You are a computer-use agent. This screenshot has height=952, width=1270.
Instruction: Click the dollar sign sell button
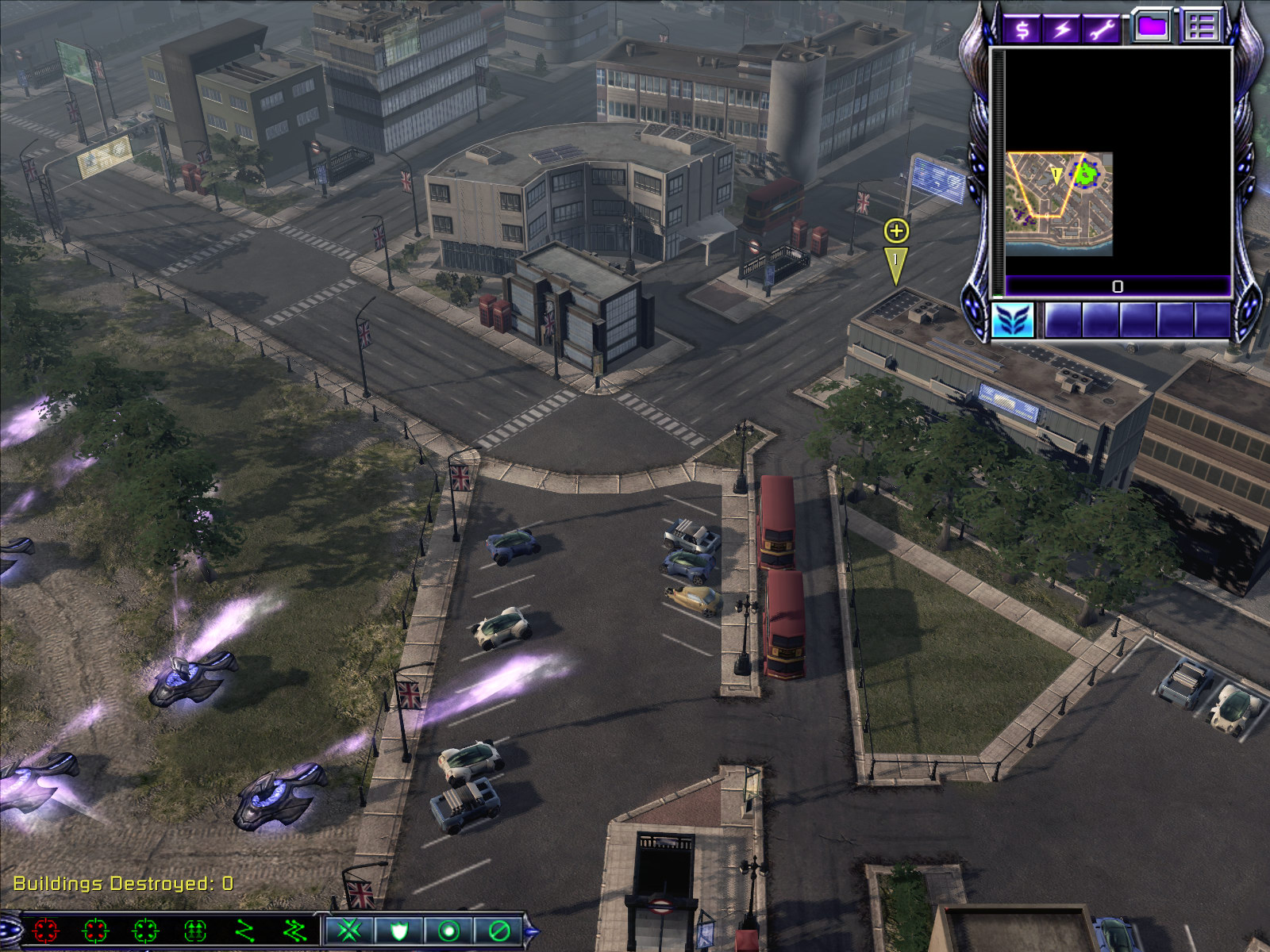coord(1023,29)
